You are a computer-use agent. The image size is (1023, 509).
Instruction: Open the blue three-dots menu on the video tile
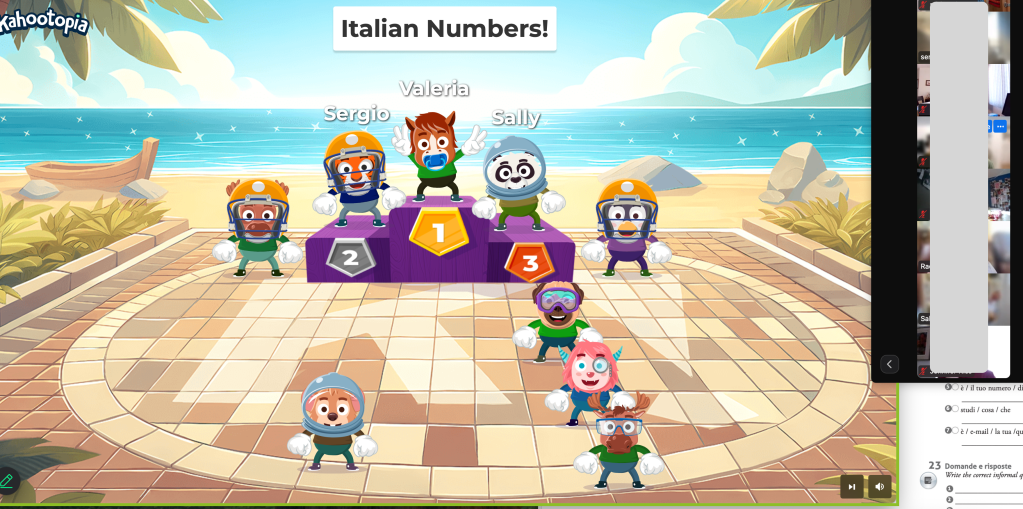pyautogui.click(x=1000, y=126)
